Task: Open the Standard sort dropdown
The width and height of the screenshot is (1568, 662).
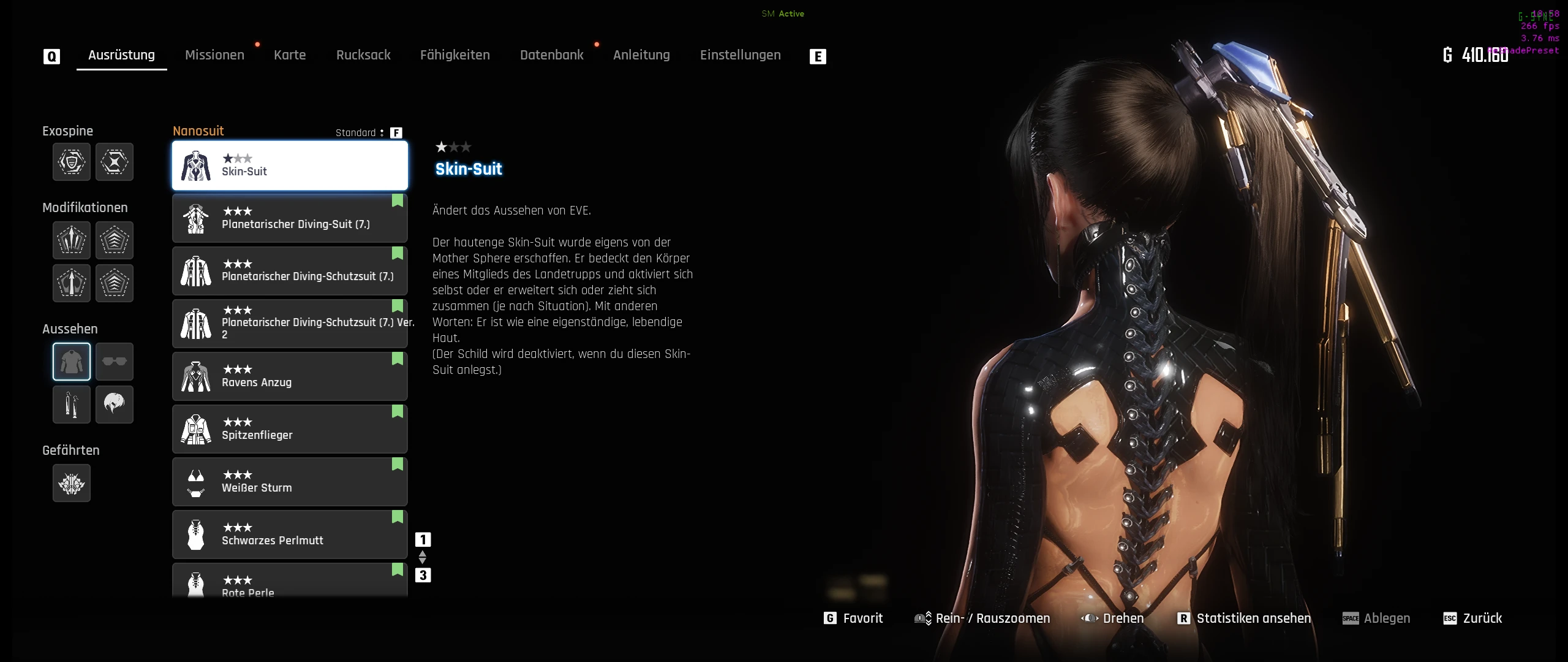Action: tap(360, 132)
